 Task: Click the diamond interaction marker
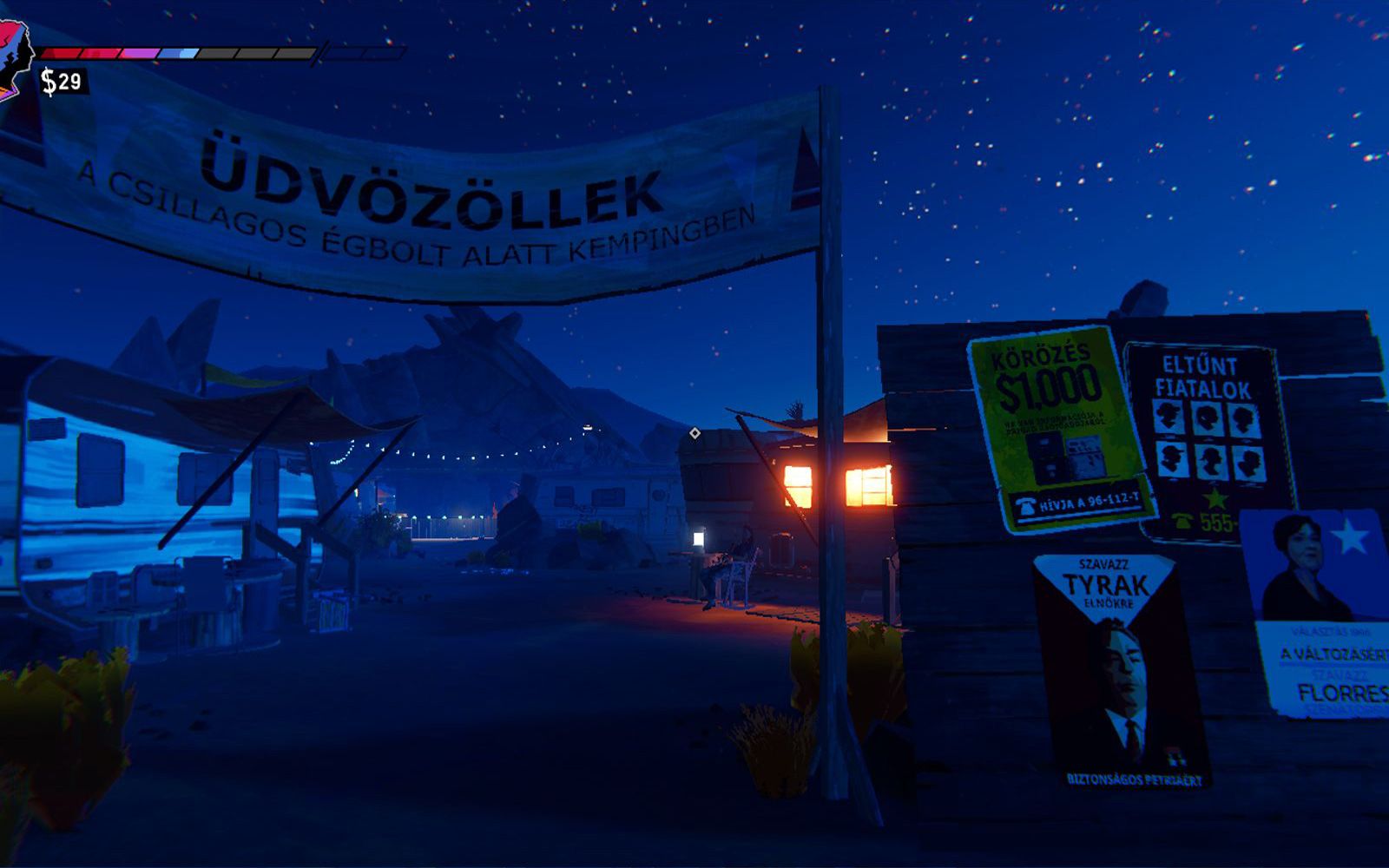pos(694,433)
